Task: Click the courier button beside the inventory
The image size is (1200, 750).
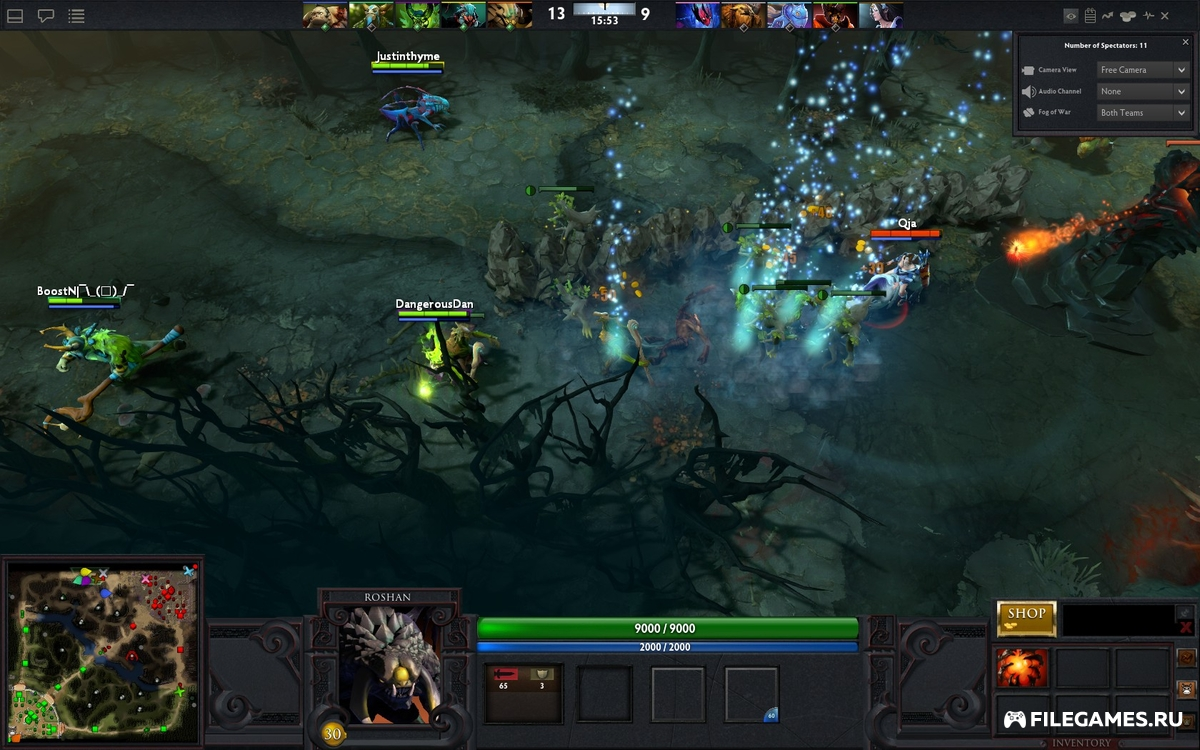Action: coord(1186,689)
